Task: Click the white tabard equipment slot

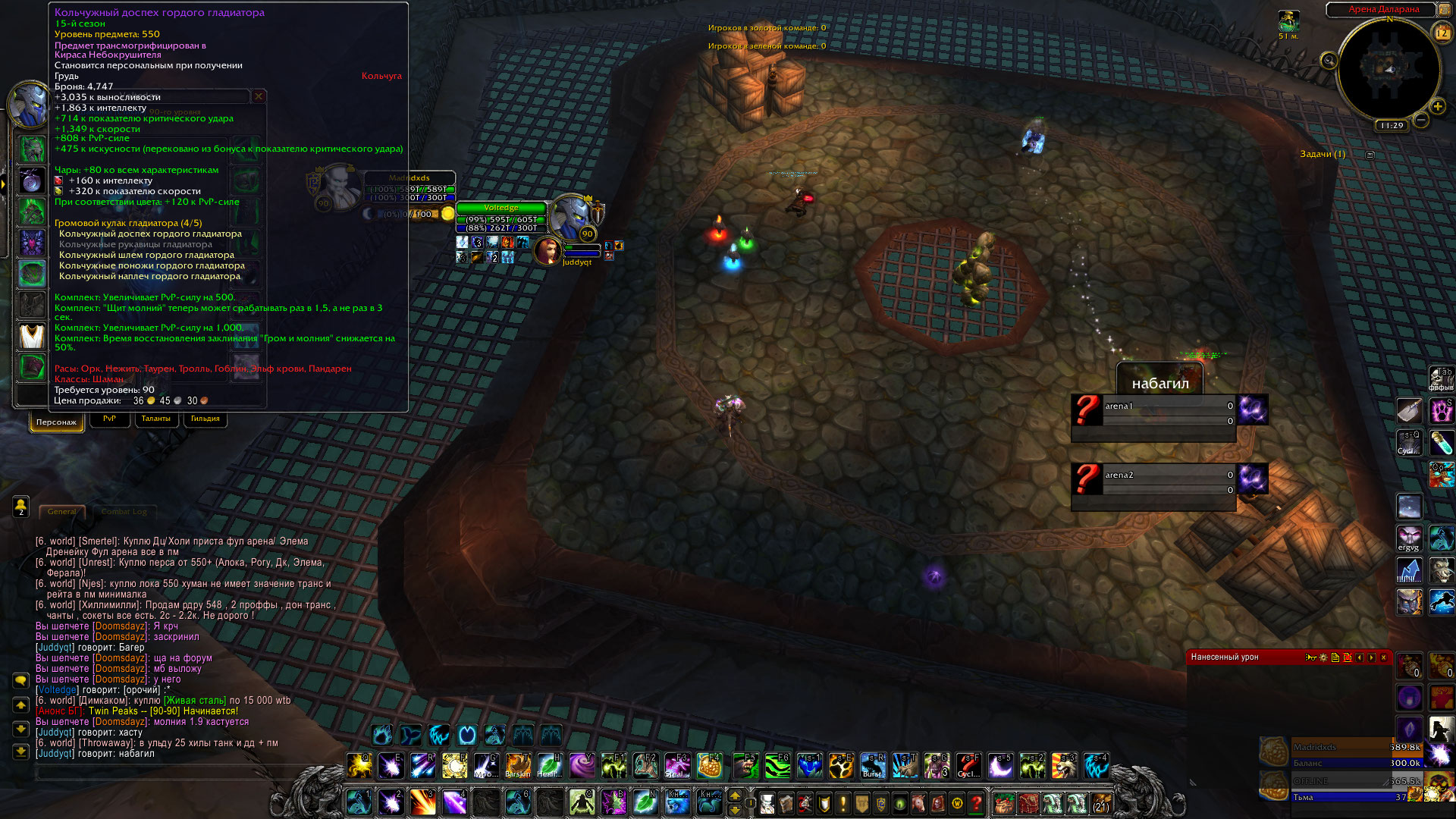Action: click(x=32, y=336)
